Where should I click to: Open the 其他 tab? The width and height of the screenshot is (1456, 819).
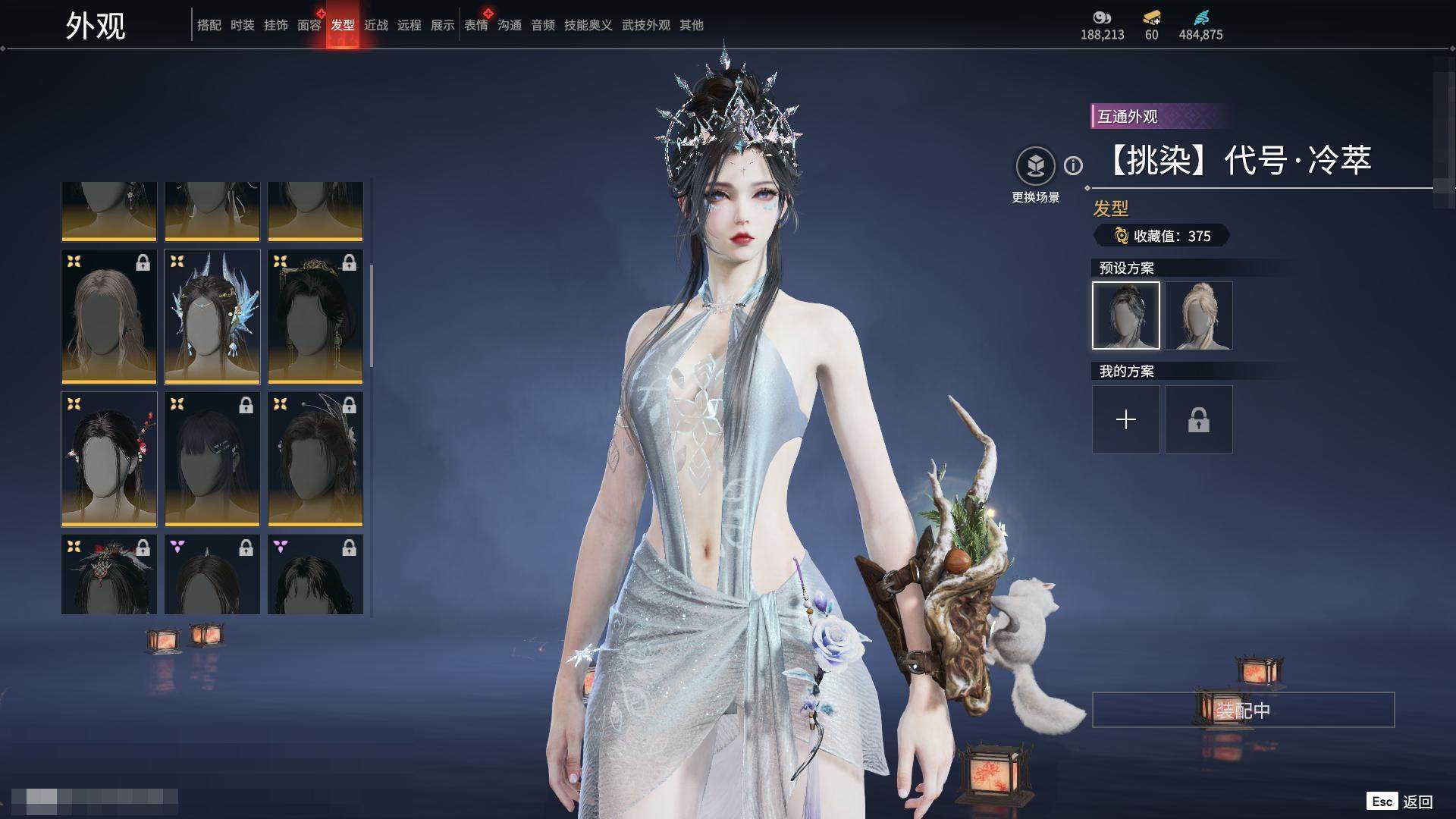point(691,26)
